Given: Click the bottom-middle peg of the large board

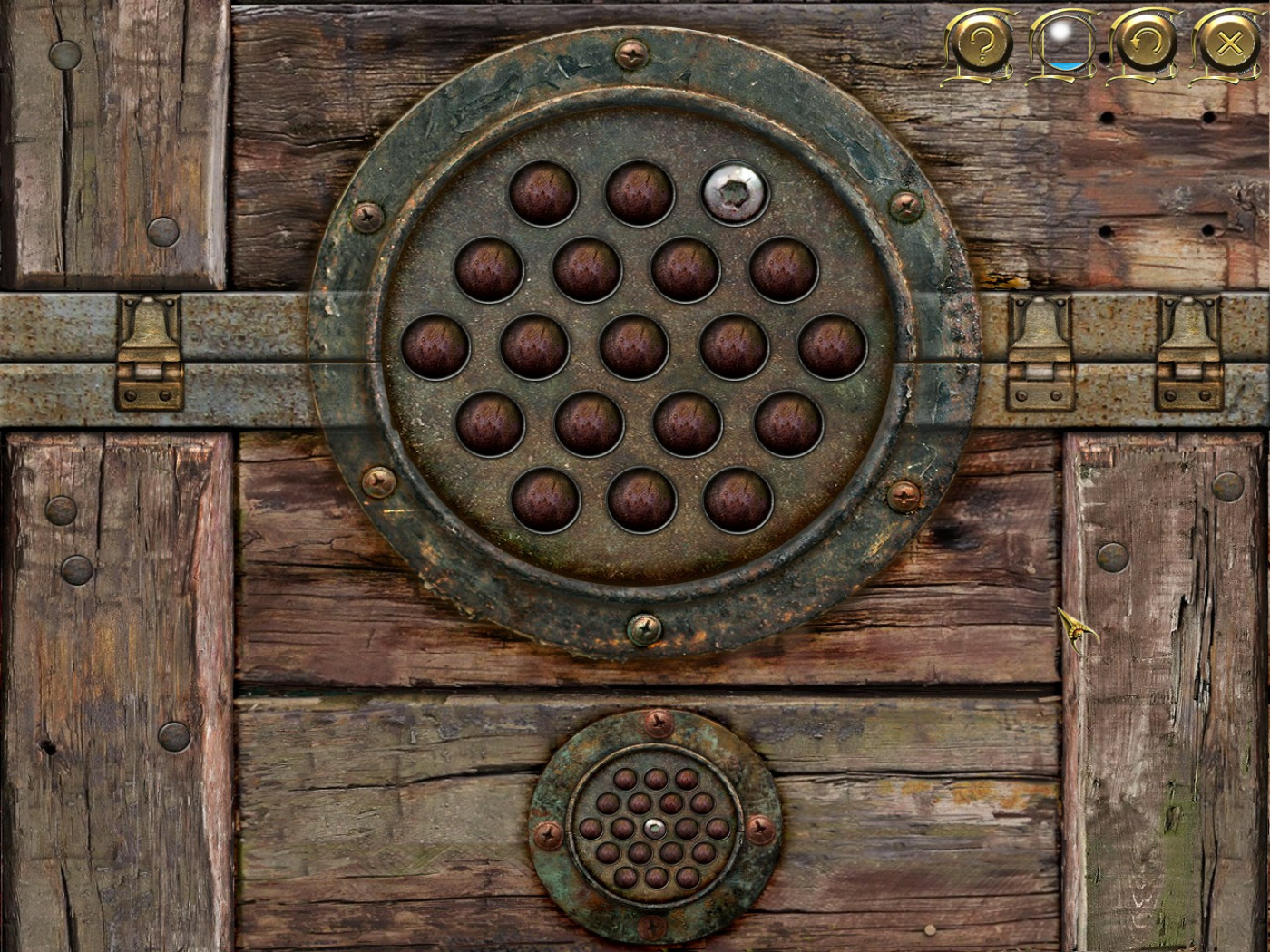Looking at the screenshot, I should tap(644, 499).
